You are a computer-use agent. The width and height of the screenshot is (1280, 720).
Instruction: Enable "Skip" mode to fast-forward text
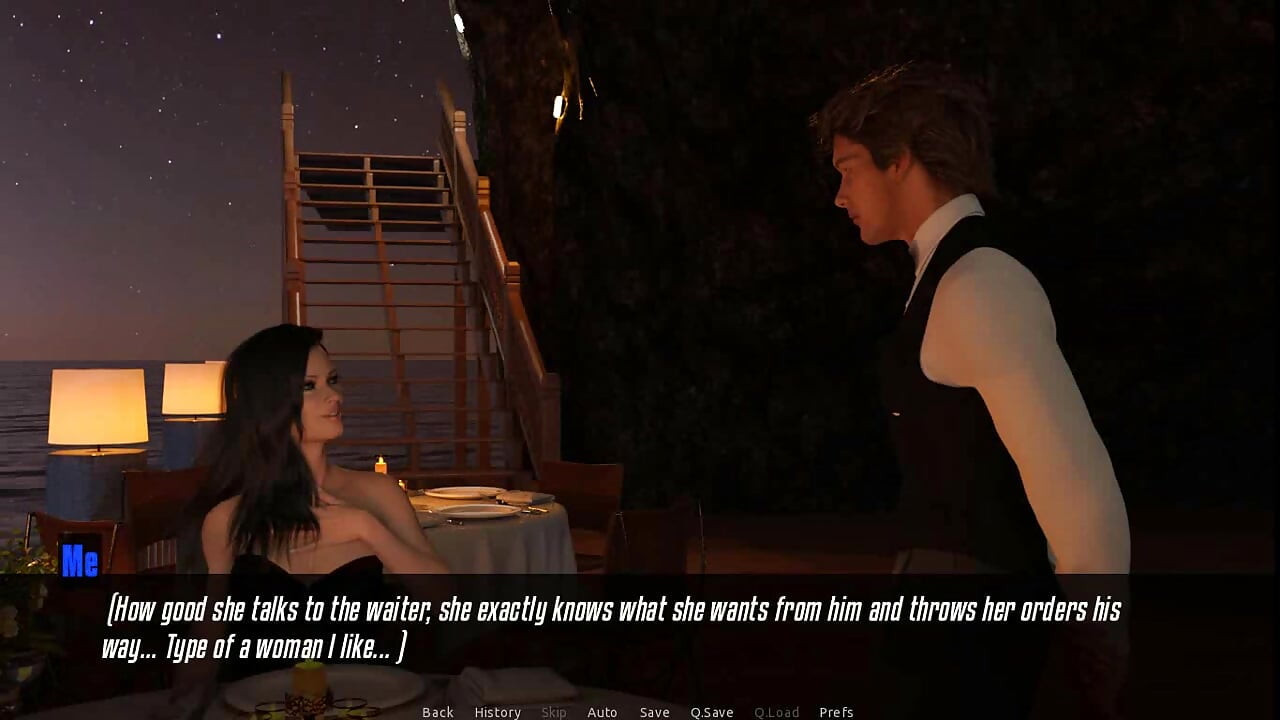(x=554, y=712)
